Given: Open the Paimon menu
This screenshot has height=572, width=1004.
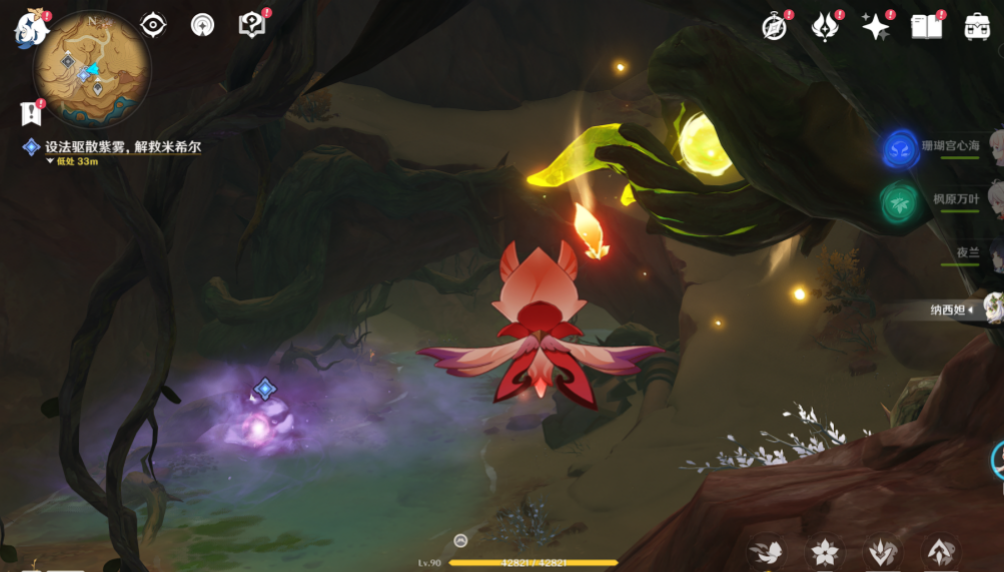Looking at the screenshot, I should [29, 29].
